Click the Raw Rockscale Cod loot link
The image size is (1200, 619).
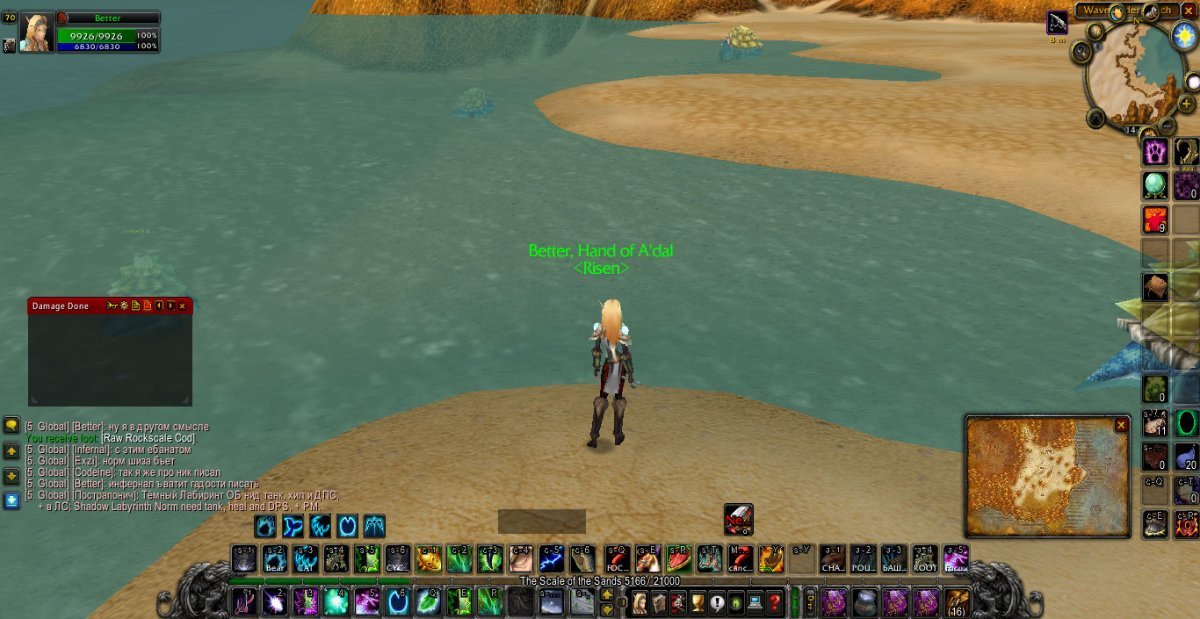147,438
